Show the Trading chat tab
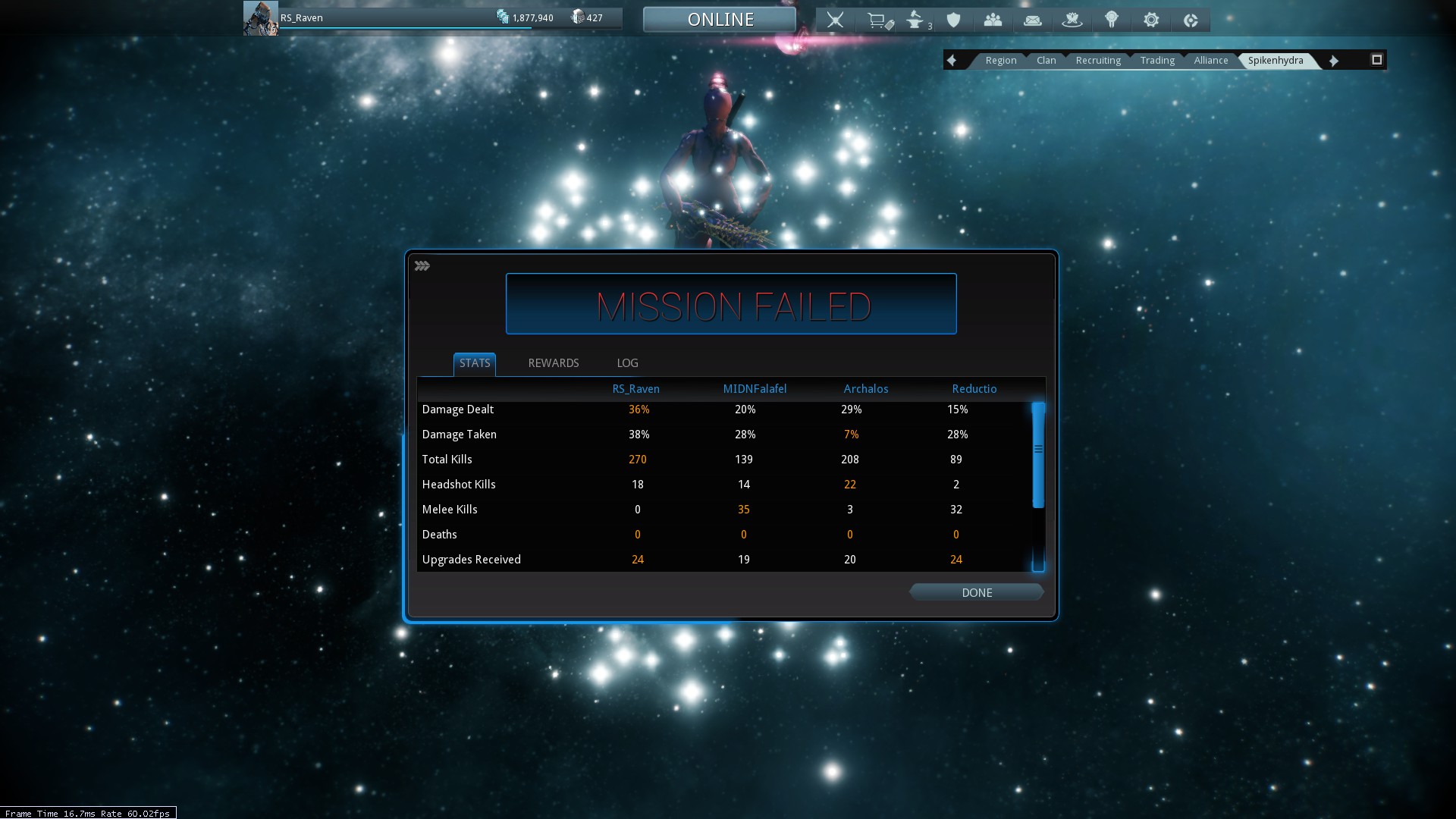The width and height of the screenshot is (1456, 819). tap(1156, 61)
